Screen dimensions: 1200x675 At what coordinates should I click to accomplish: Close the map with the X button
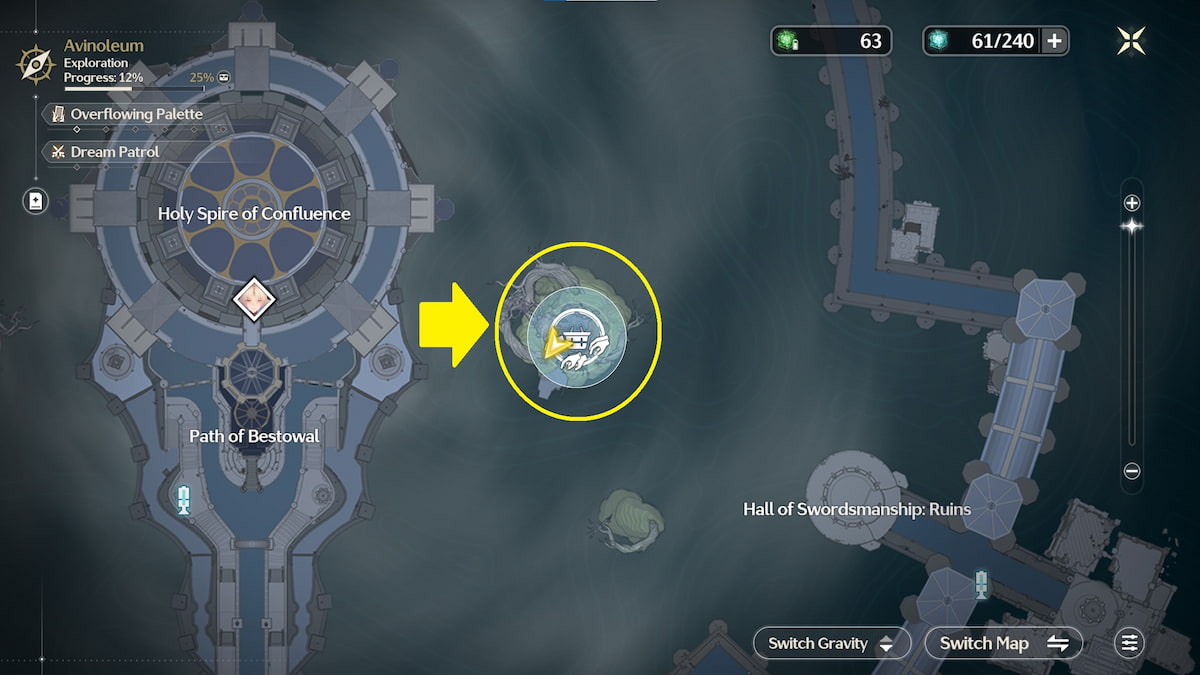(x=1131, y=41)
